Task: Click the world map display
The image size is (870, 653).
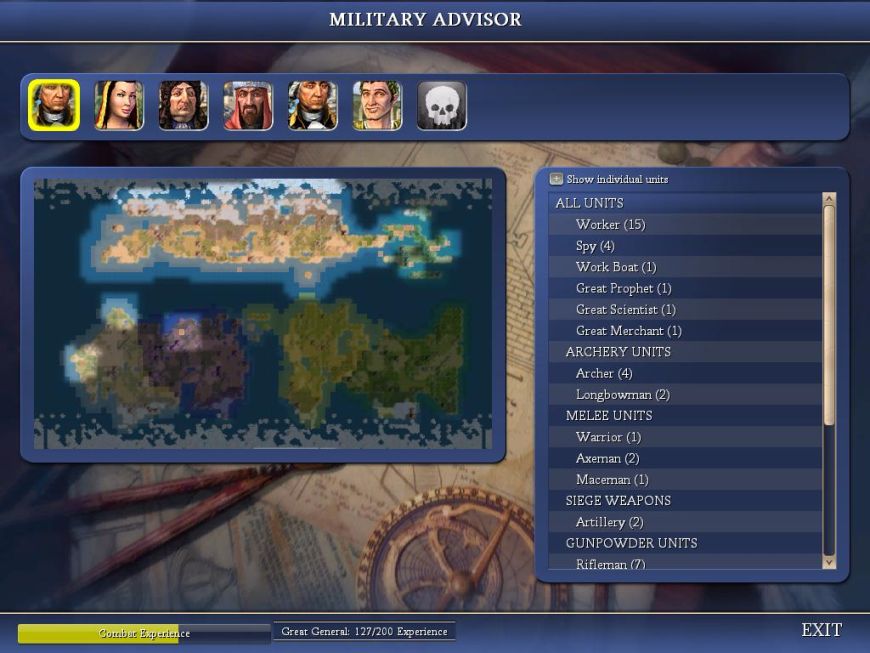Action: (263, 314)
